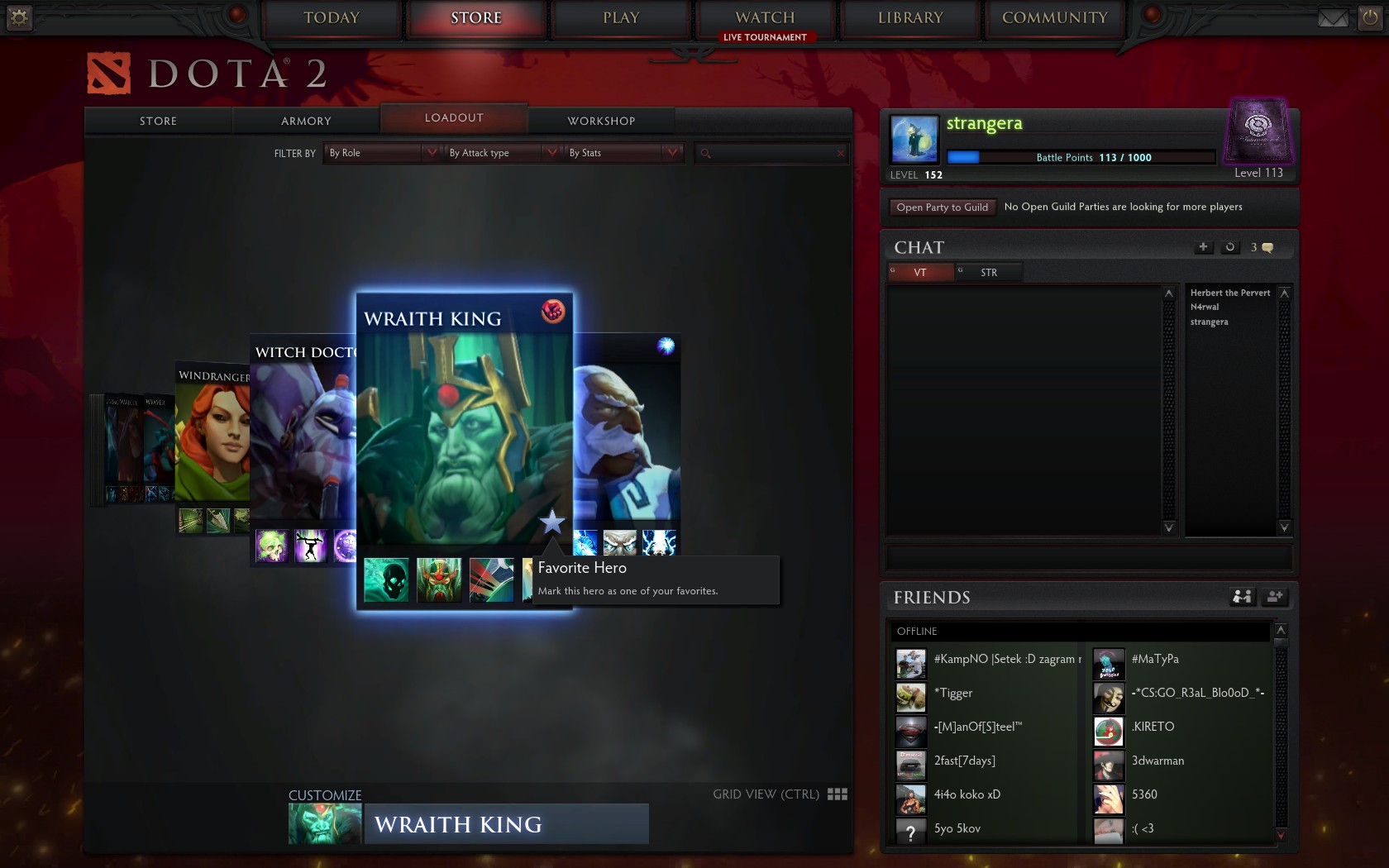Mark Wraith King as favorite hero star

[x=551, y=522]
